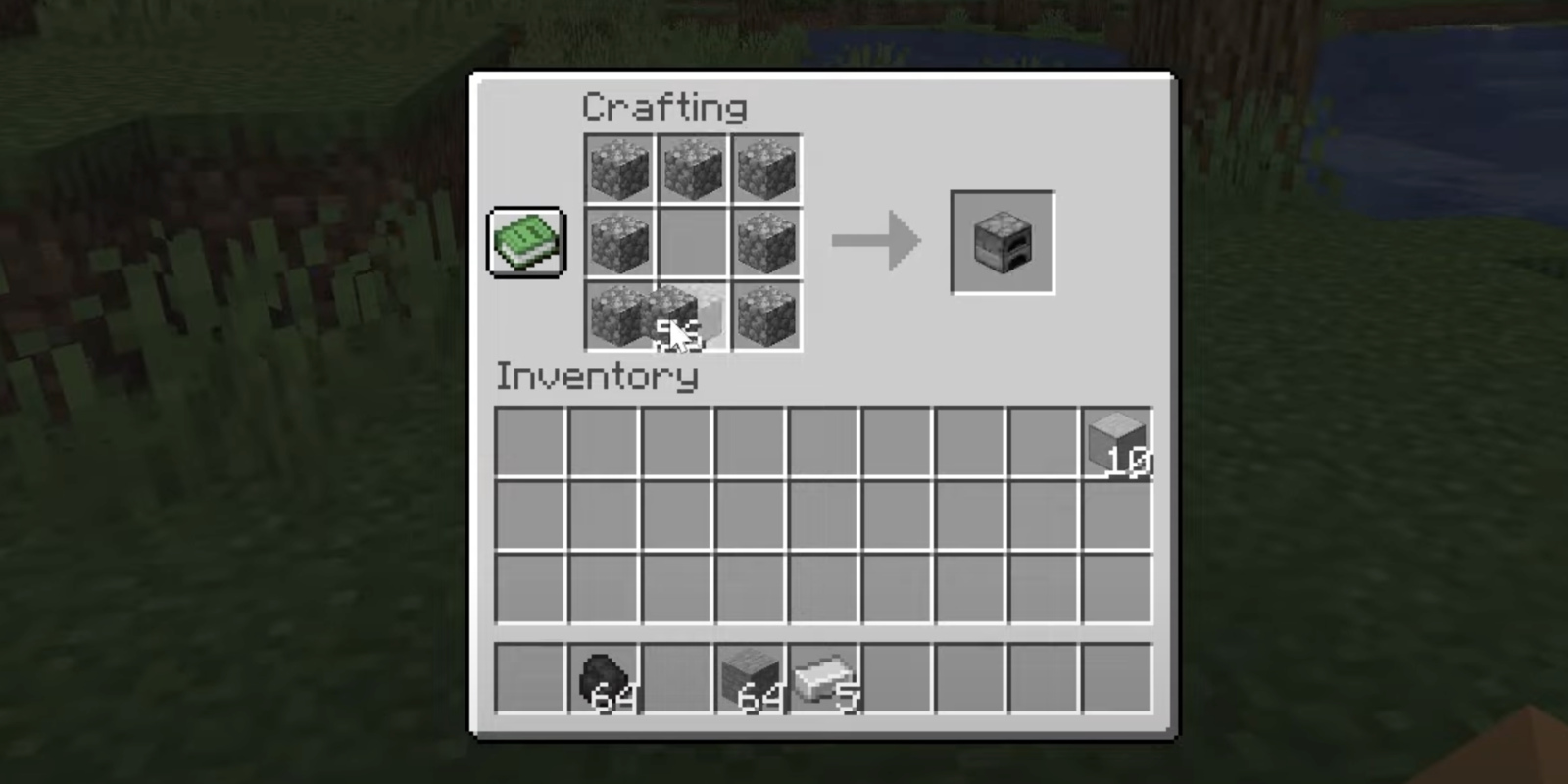
Task: Click the crafting progress arrow
Action: [876, 242]
